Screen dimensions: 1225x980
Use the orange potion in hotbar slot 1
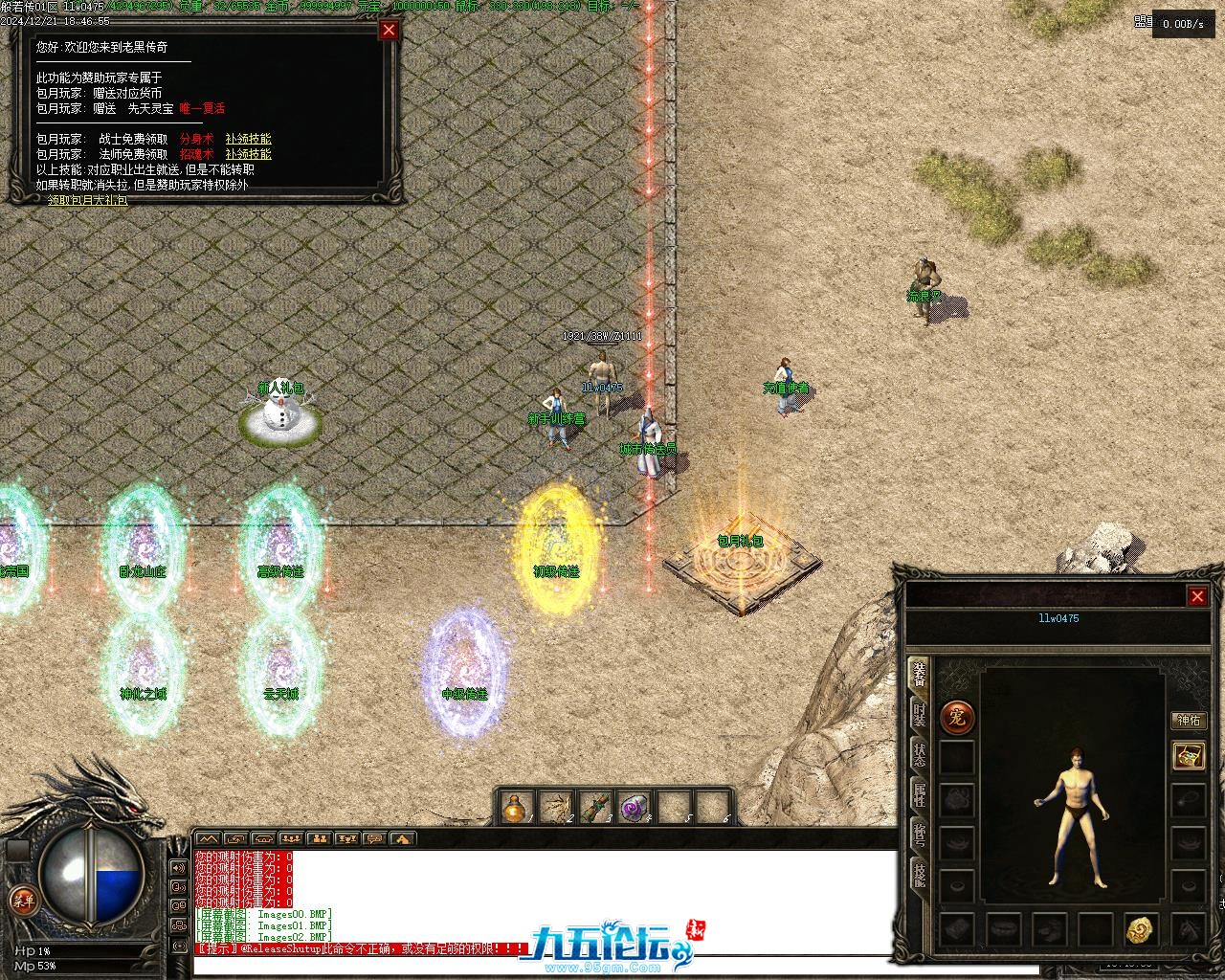coord(519,808)
